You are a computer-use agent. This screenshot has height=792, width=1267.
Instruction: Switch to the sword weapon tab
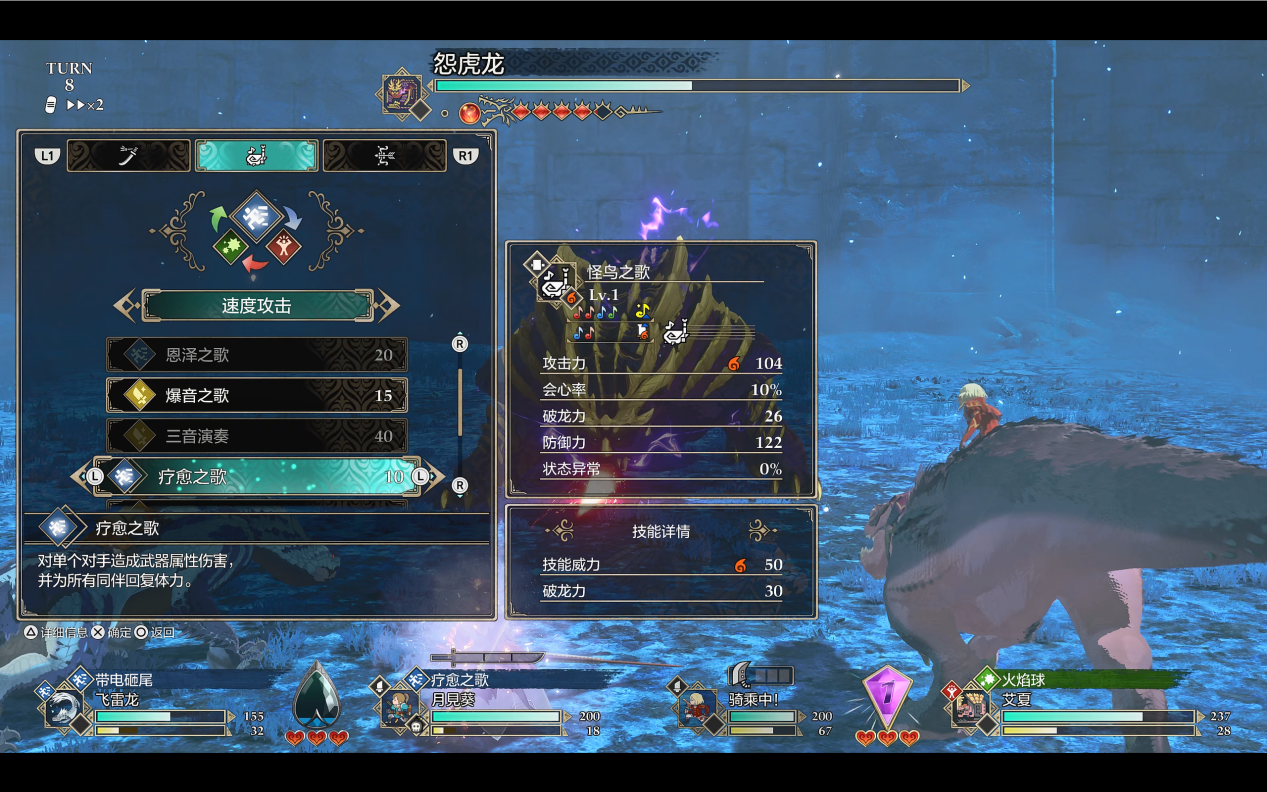(129, 156)
